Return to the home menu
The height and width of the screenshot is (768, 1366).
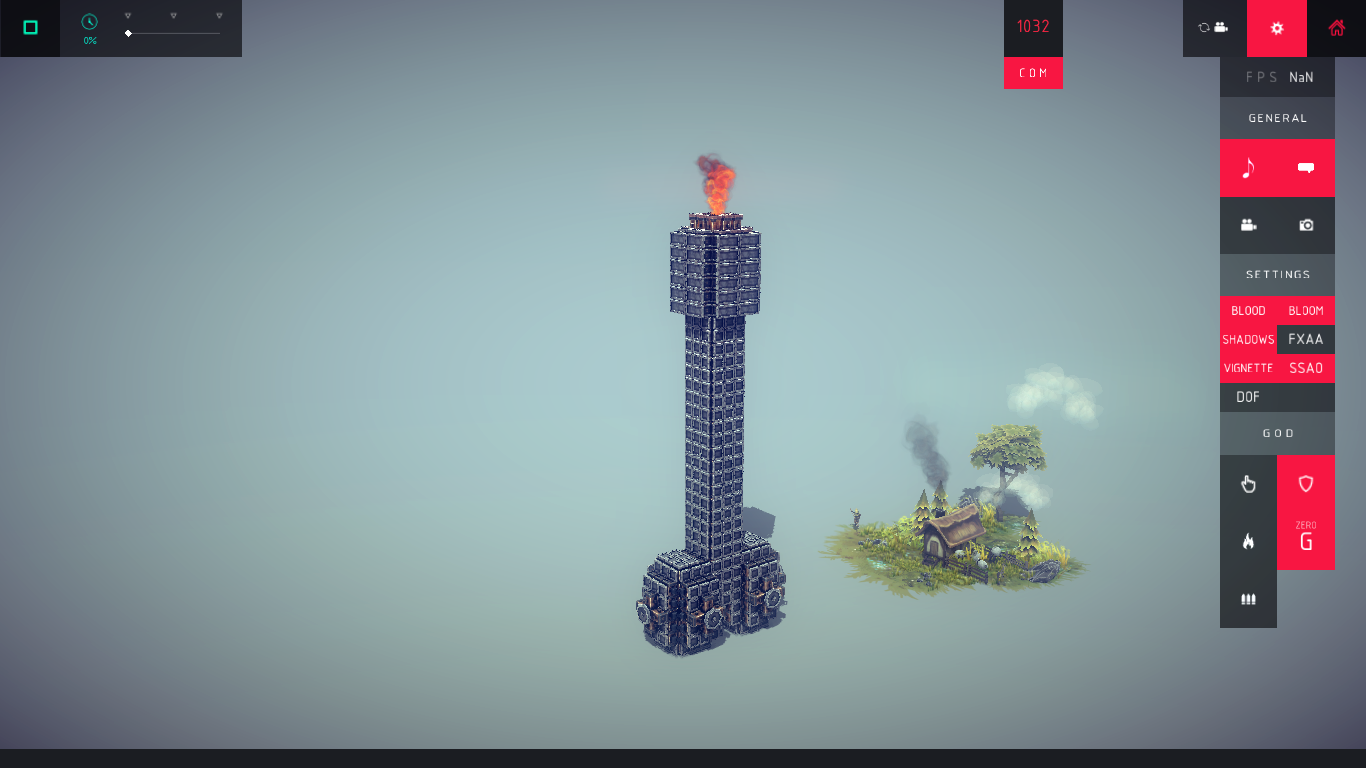[1336, 28]
